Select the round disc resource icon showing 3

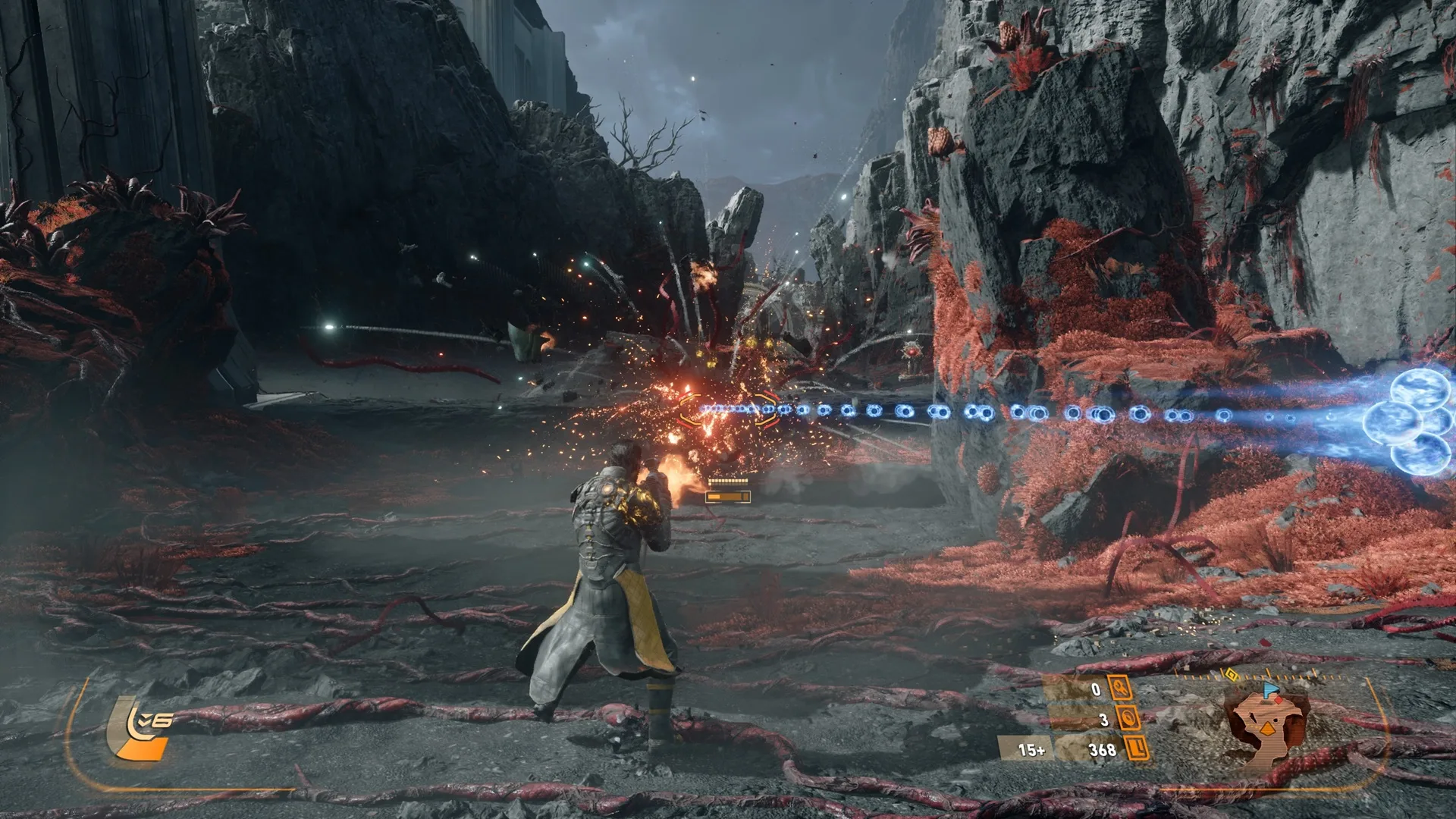pyautogui.click(x=1128, y=718)
